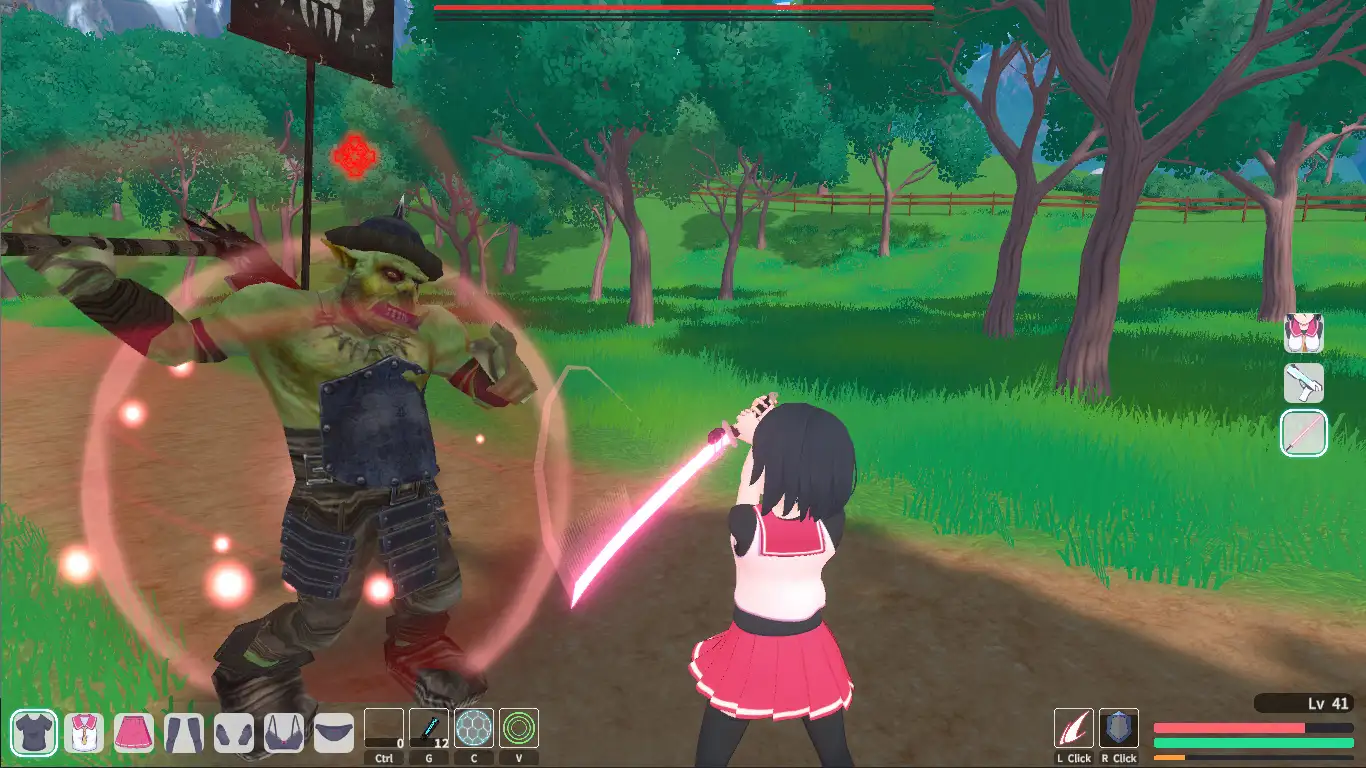Activate the blue shield guard icon
This screenshot has width=1366, height=768.
pos(1119,729)
